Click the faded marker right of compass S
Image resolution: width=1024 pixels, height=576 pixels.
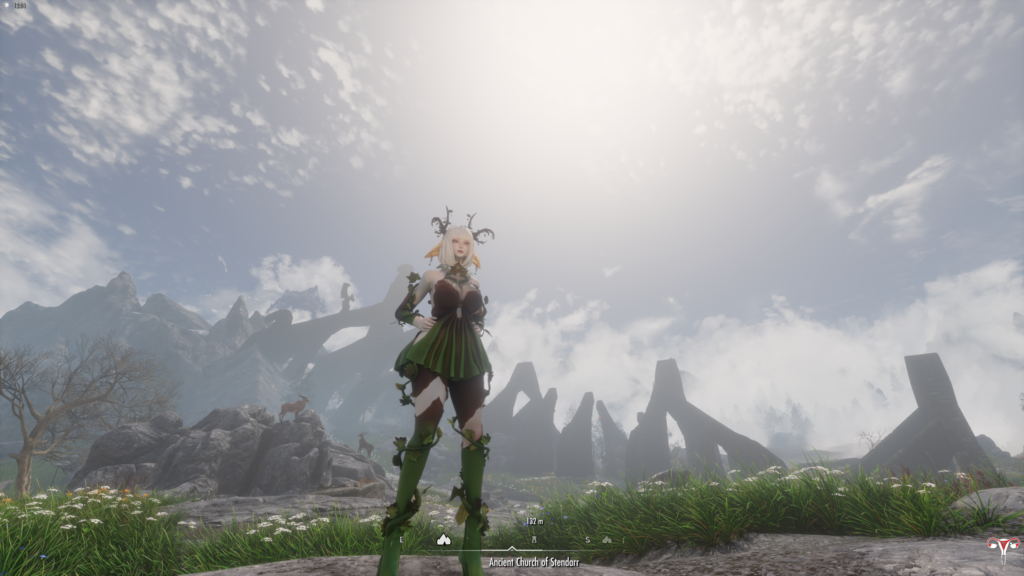tap(607, 541)
